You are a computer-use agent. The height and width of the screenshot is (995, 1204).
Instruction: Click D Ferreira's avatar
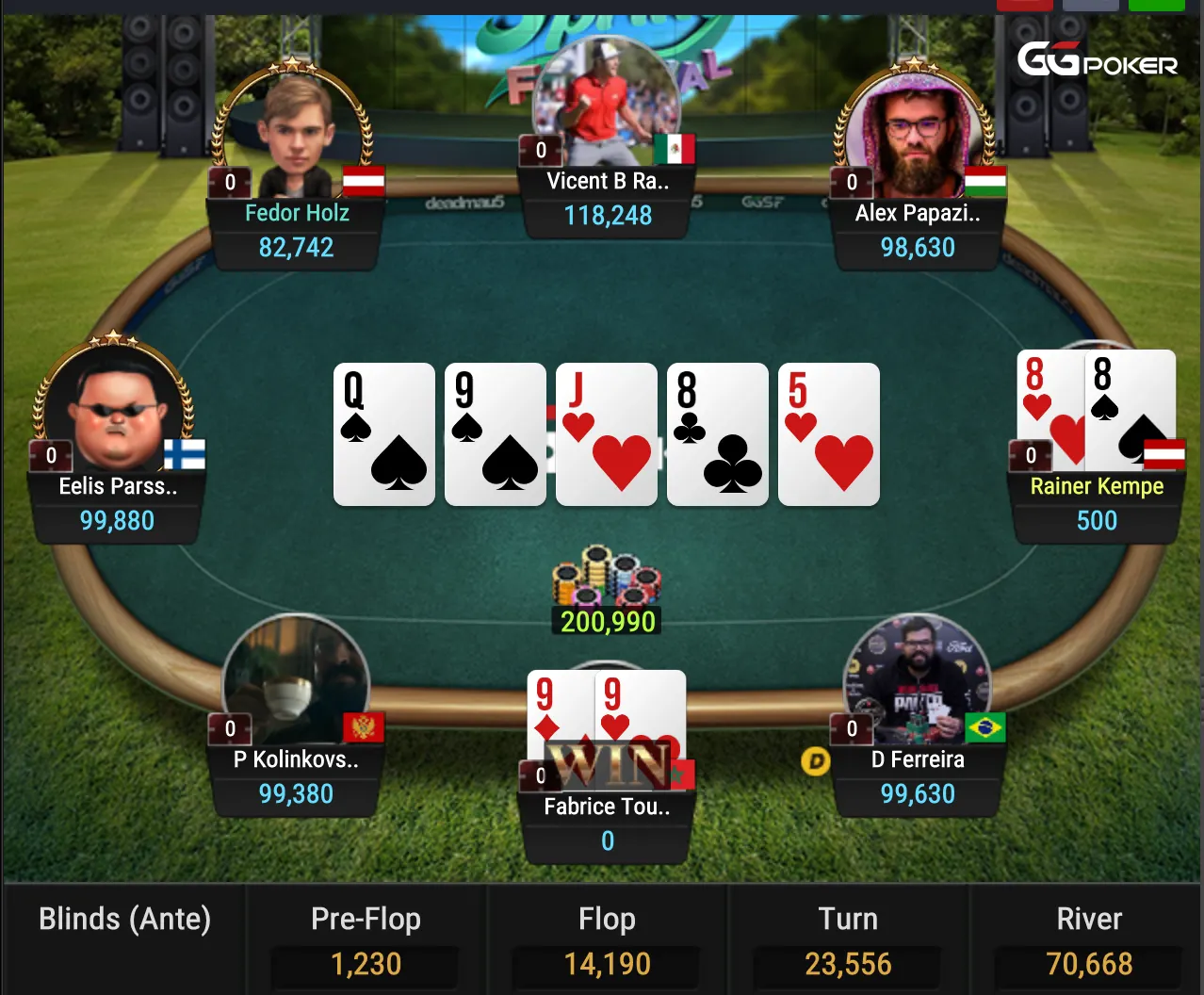(916, 678)
